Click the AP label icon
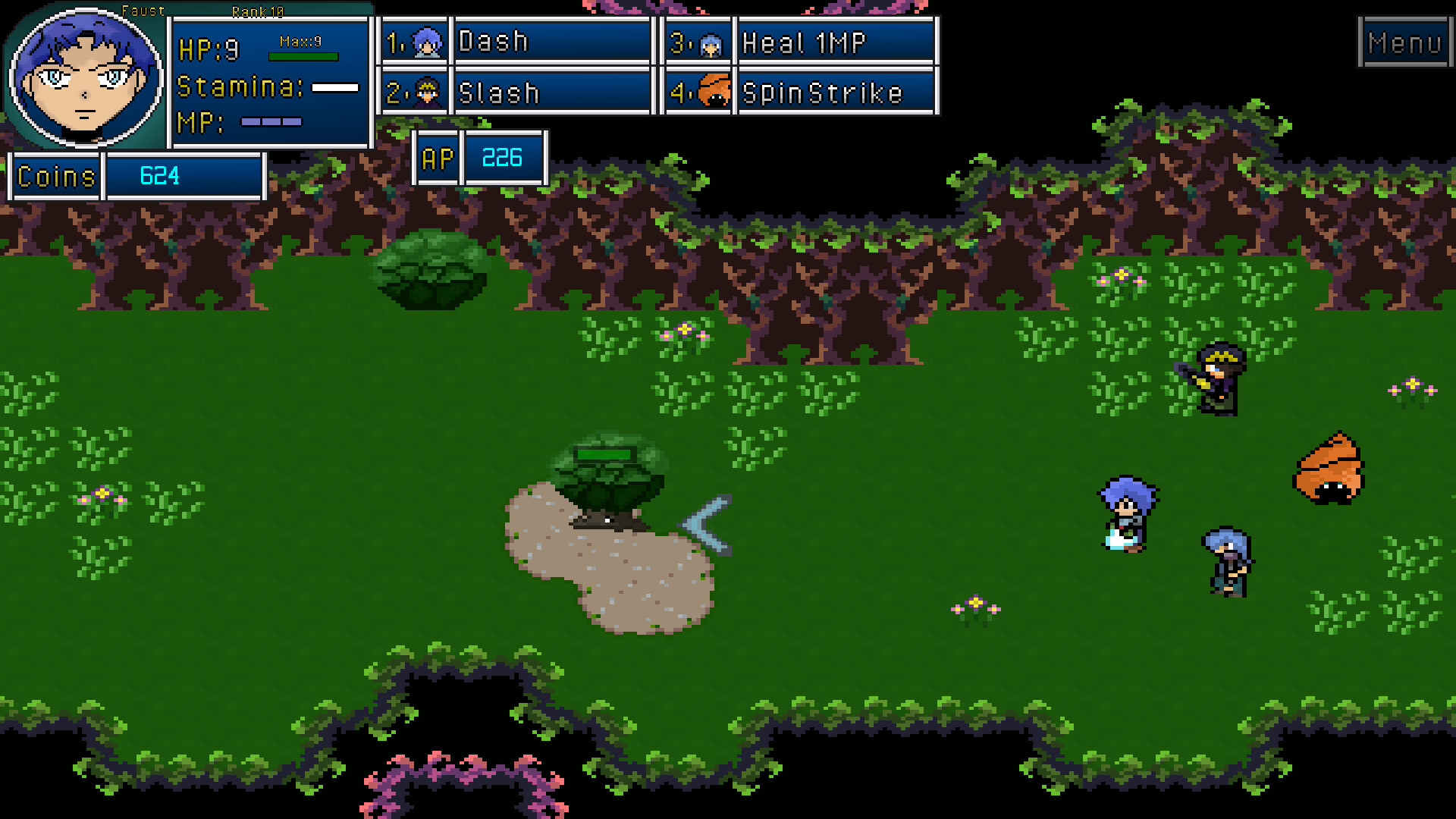The width and height of the screenshot is (1456, 819). point(438,158)
